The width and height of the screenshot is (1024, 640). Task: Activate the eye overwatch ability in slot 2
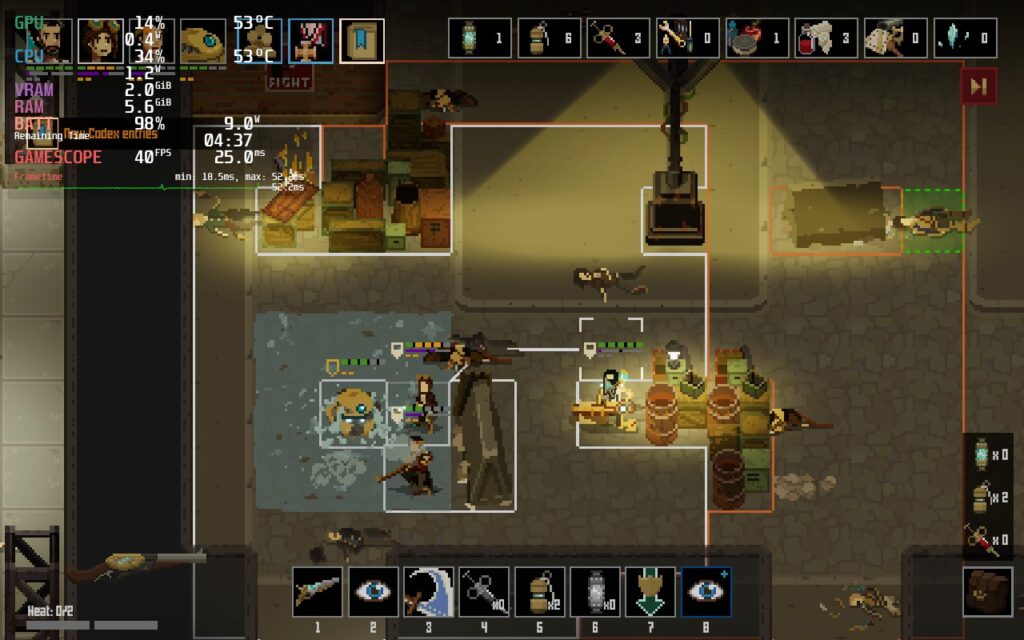tap(373, 592)
